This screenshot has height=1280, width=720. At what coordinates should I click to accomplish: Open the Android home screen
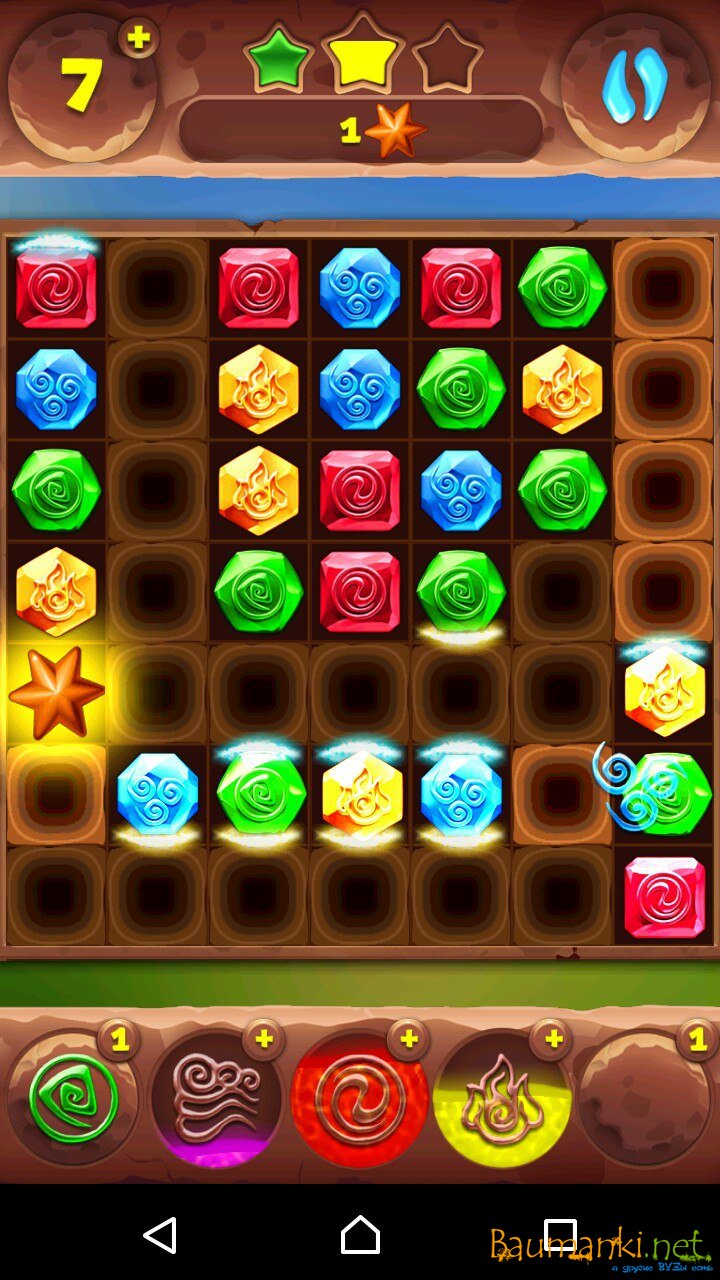coord(360,1235)
